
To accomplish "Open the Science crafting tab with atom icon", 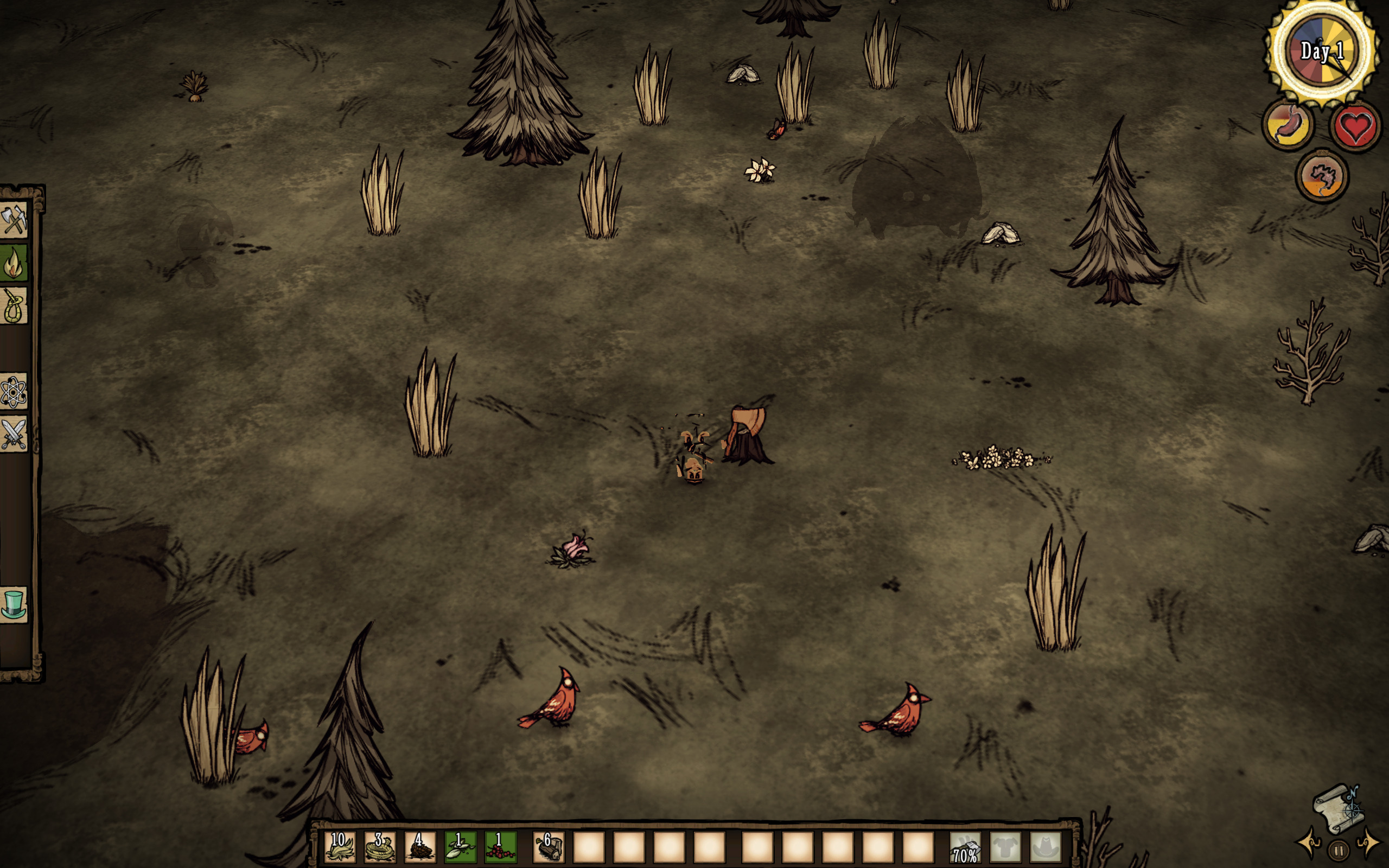I will (x=14, y=393).
